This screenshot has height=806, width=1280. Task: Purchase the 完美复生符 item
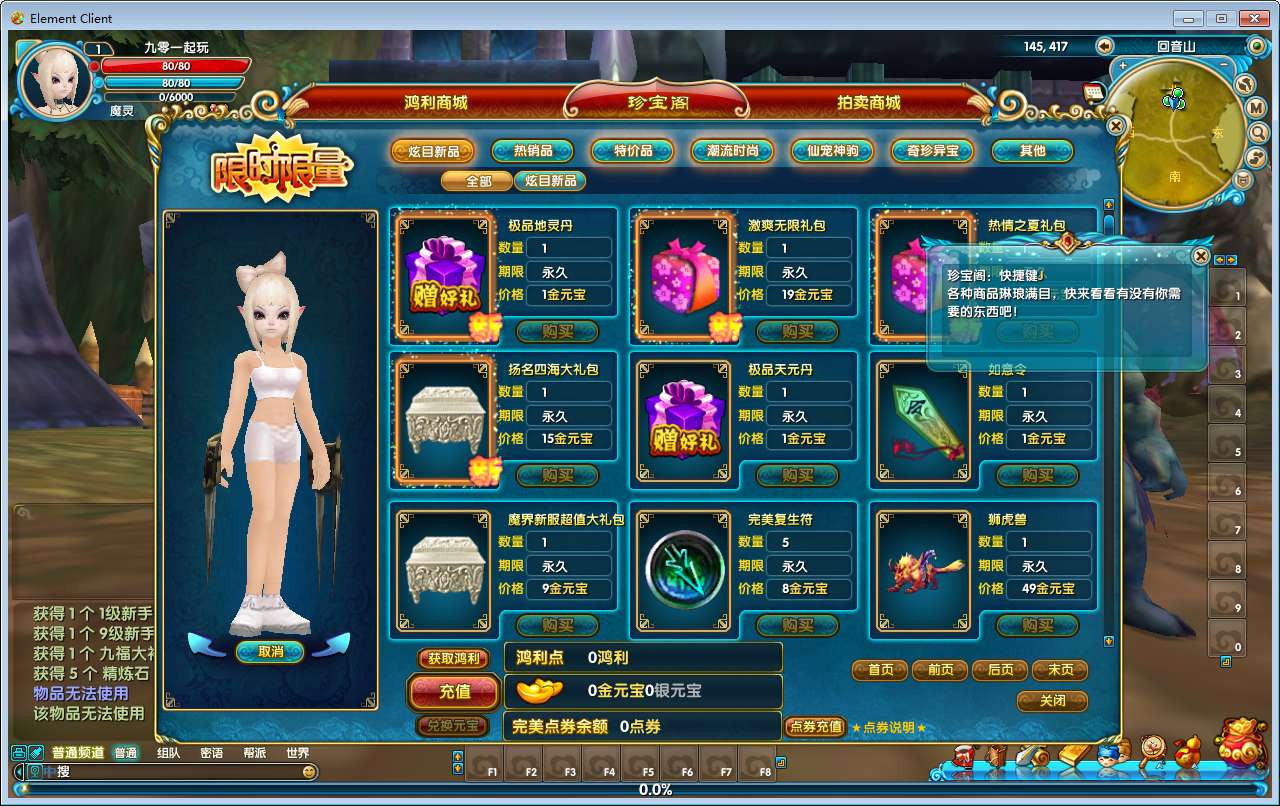[797, 625]
